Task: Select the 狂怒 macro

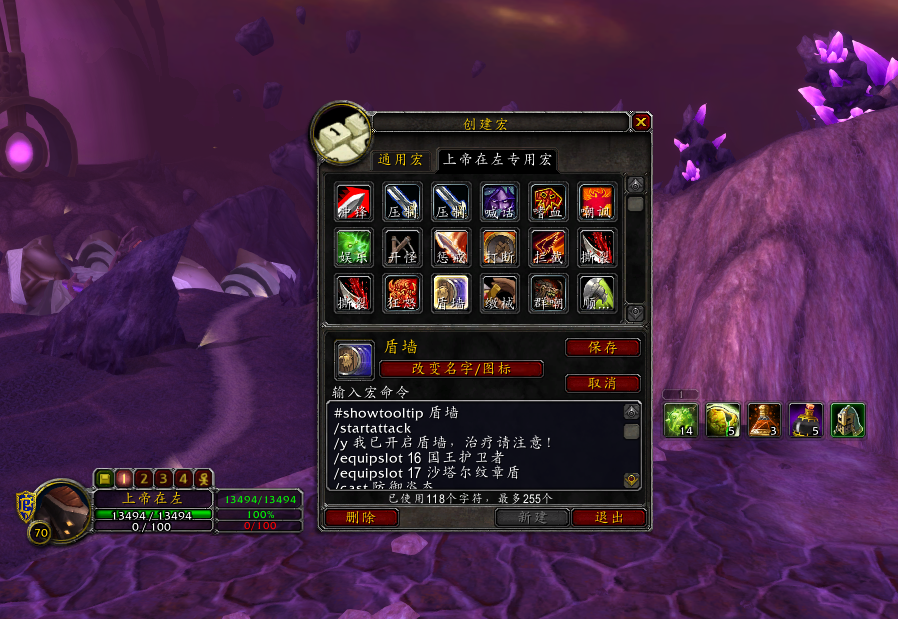Action: click(x=401, y=294)
